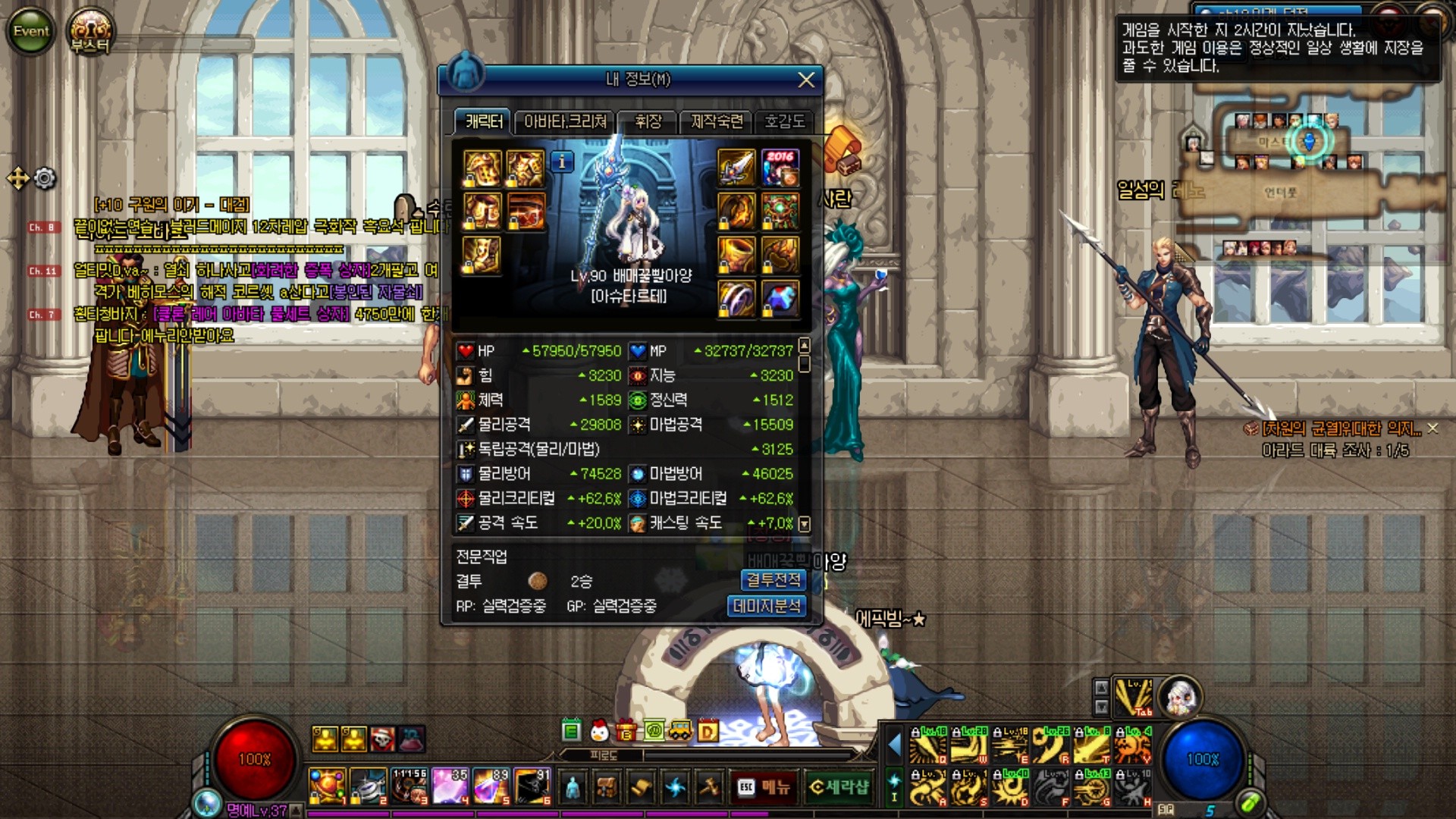Switch to the 아바타.크리쳐 tab
The height and width of the screenshot is (819, 1456).
tap(565, 121)
